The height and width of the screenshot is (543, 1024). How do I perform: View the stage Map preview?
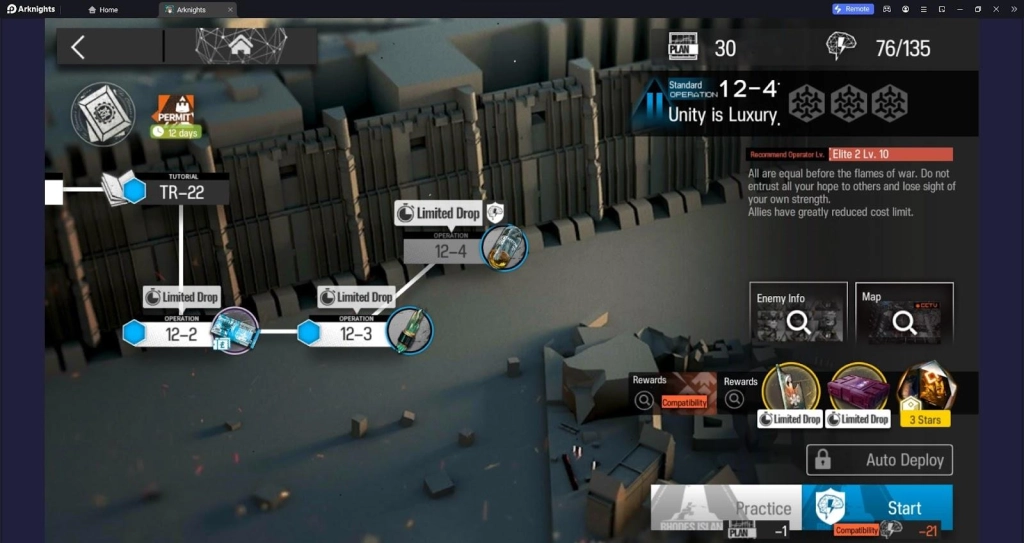coord(904,314)
